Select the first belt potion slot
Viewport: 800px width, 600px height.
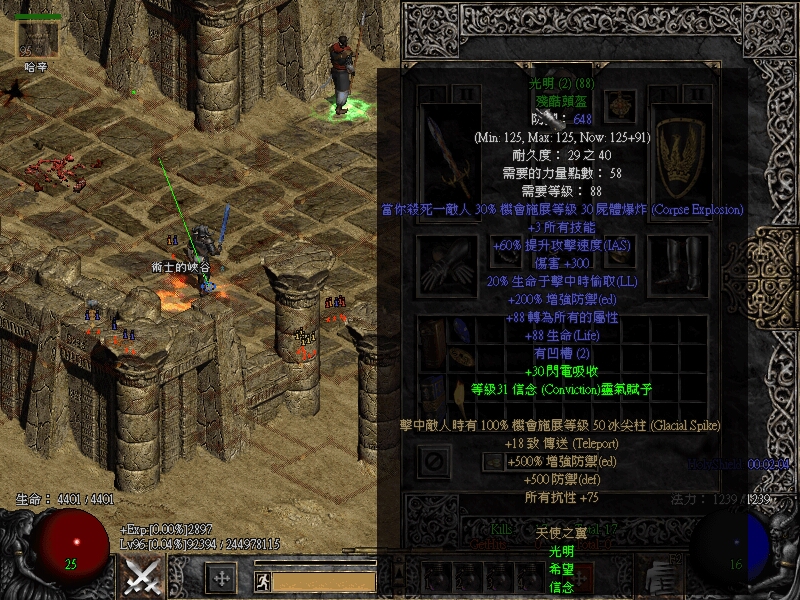point(436,576)
